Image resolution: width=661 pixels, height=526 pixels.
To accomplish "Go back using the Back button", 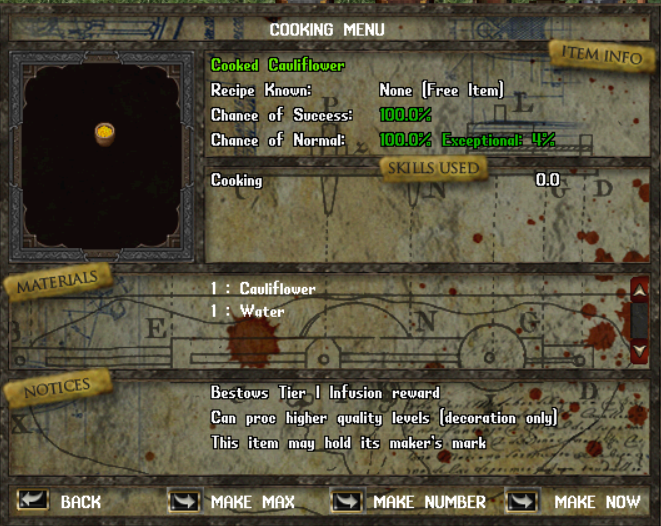I will (x=35, y=501).
